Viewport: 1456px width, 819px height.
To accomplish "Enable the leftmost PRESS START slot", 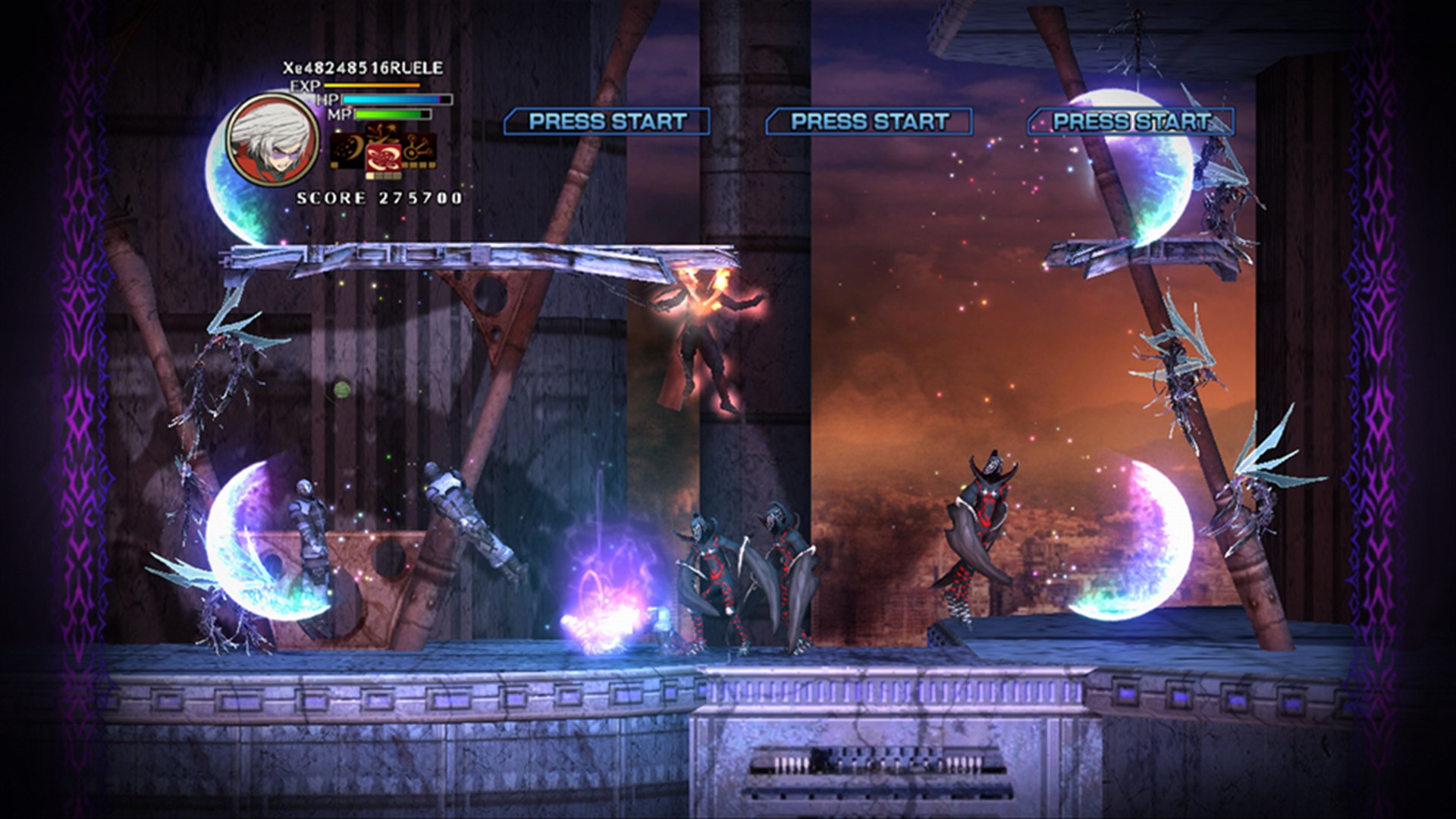I will [607, 119].
